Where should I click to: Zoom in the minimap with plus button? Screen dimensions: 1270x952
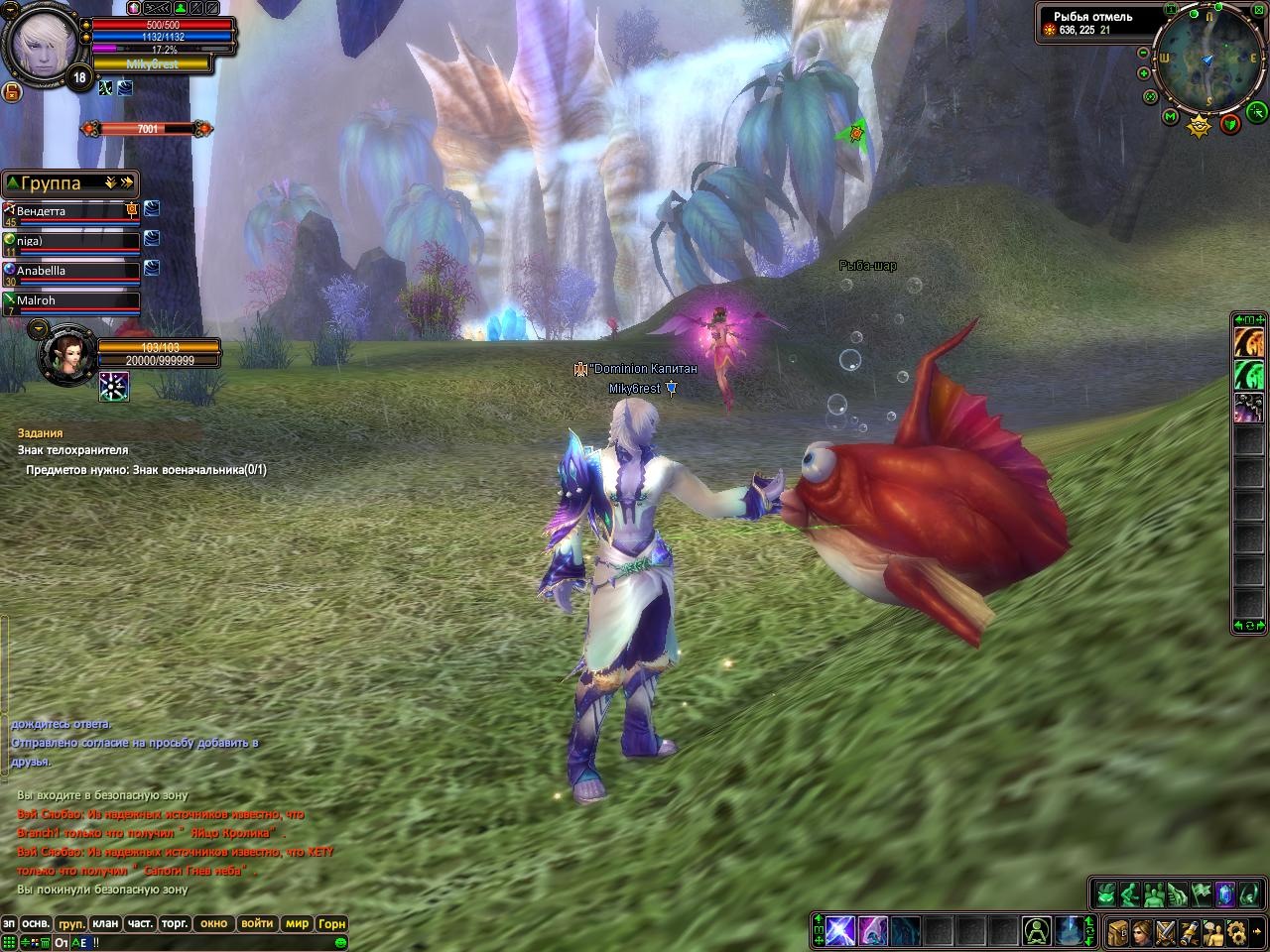point(1145,72)
